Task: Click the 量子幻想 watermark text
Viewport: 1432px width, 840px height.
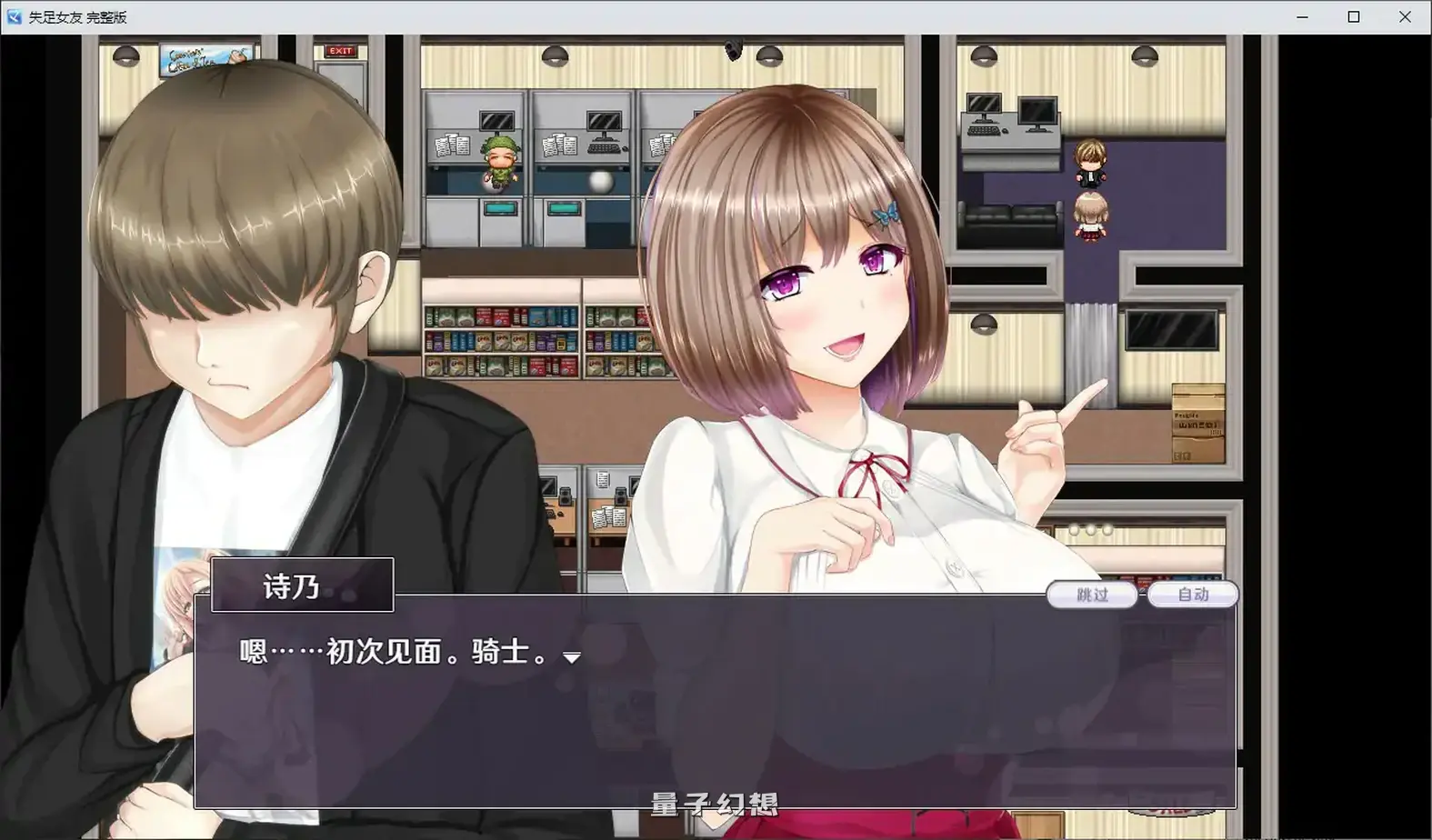Action: [716, 804]
